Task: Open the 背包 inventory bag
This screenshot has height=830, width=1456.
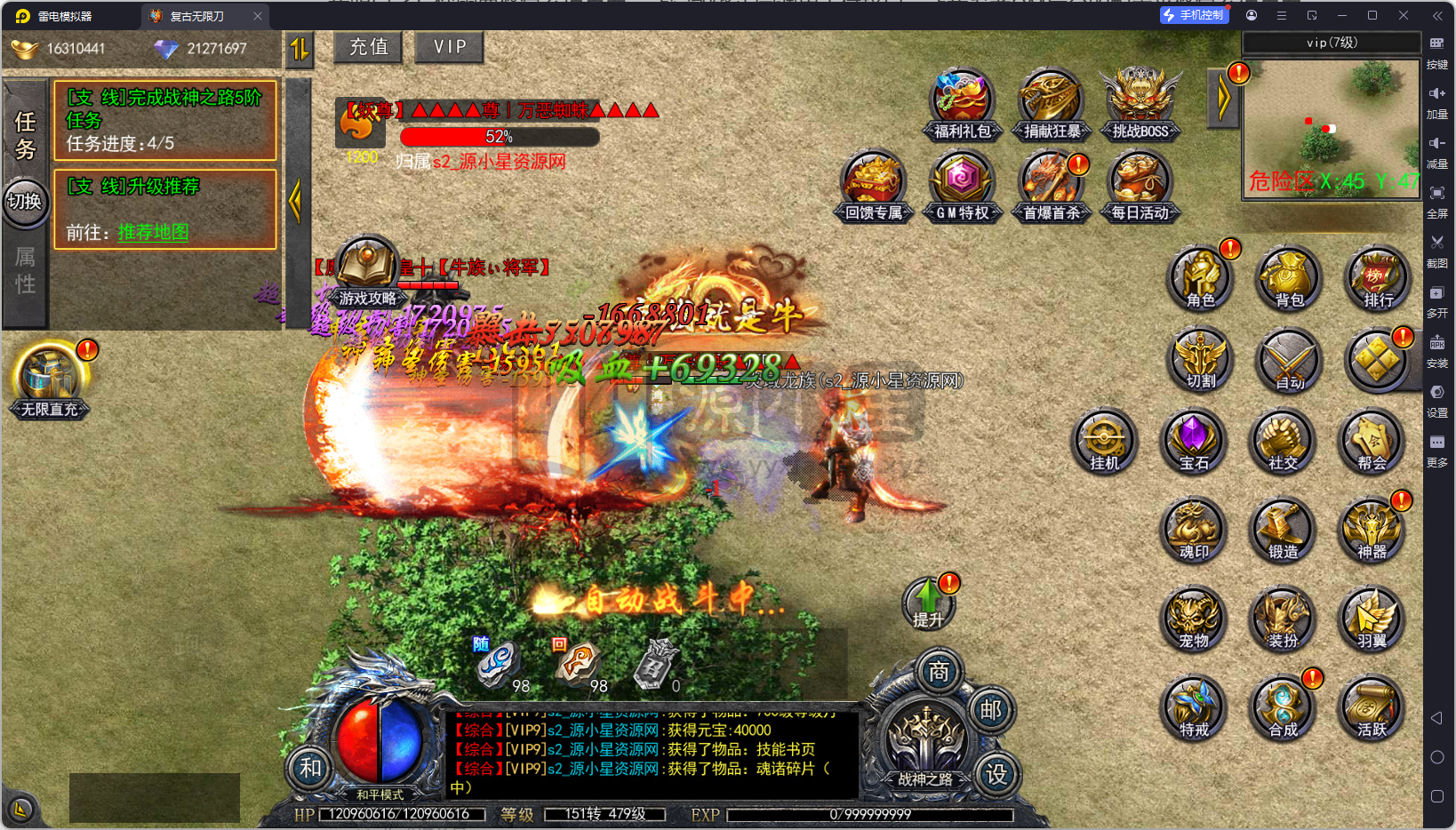Action: (x=1289, y=277)
